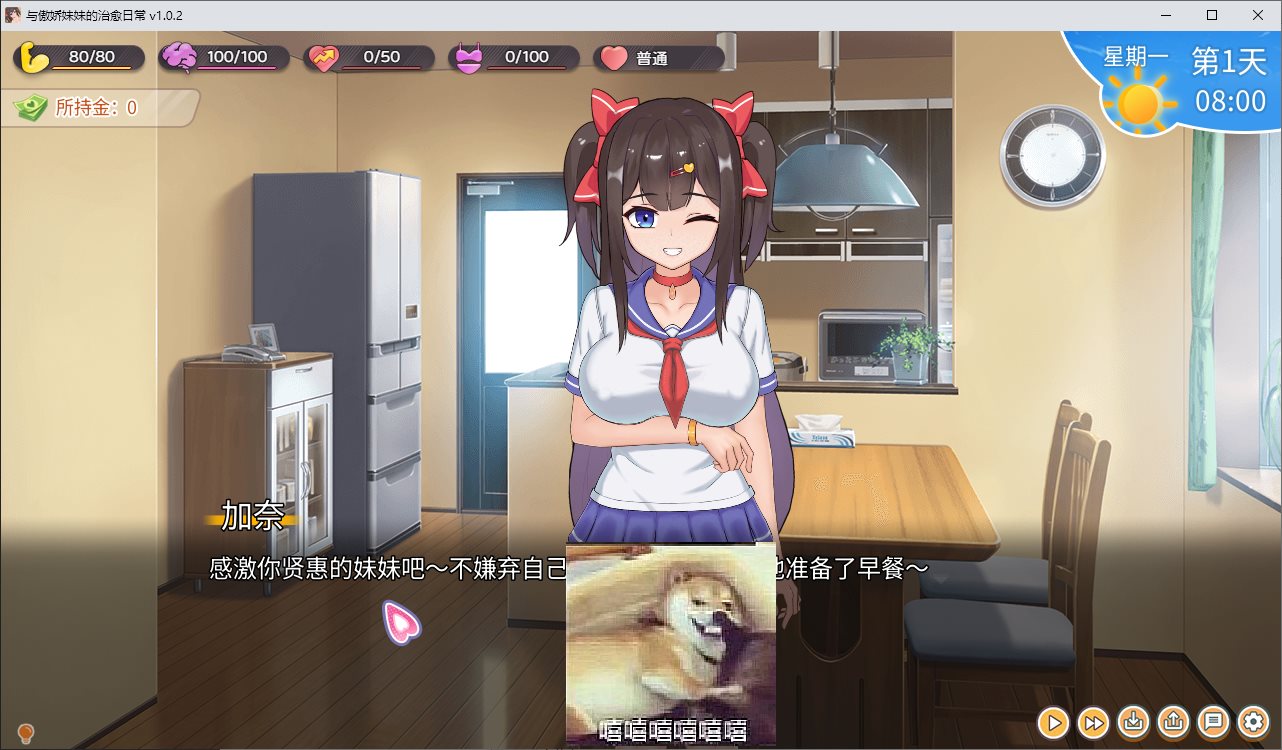Close the game window
This screenshot has height=750, width=1282.
pyautogui.click(x=1258, y=15)
